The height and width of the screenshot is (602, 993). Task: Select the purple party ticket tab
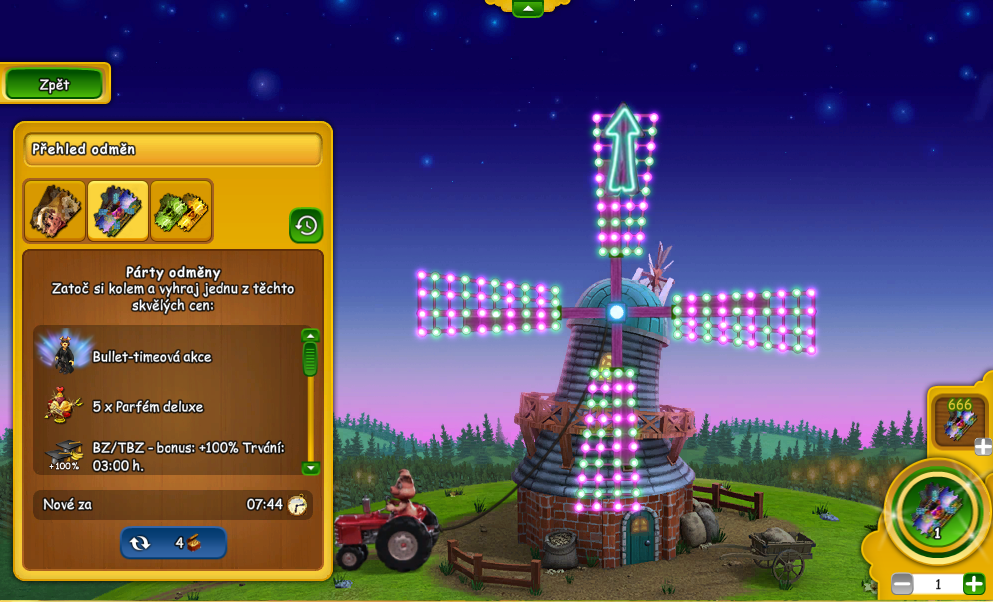coord(118,210)
